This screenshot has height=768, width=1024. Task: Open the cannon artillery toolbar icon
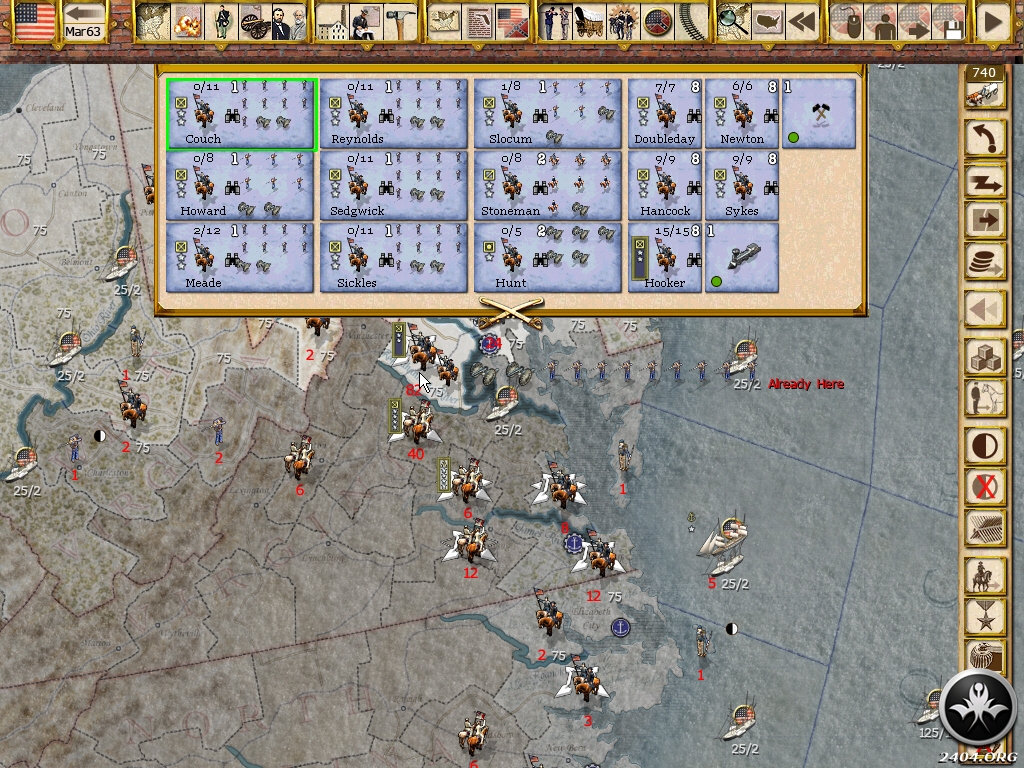pos(255,22)
